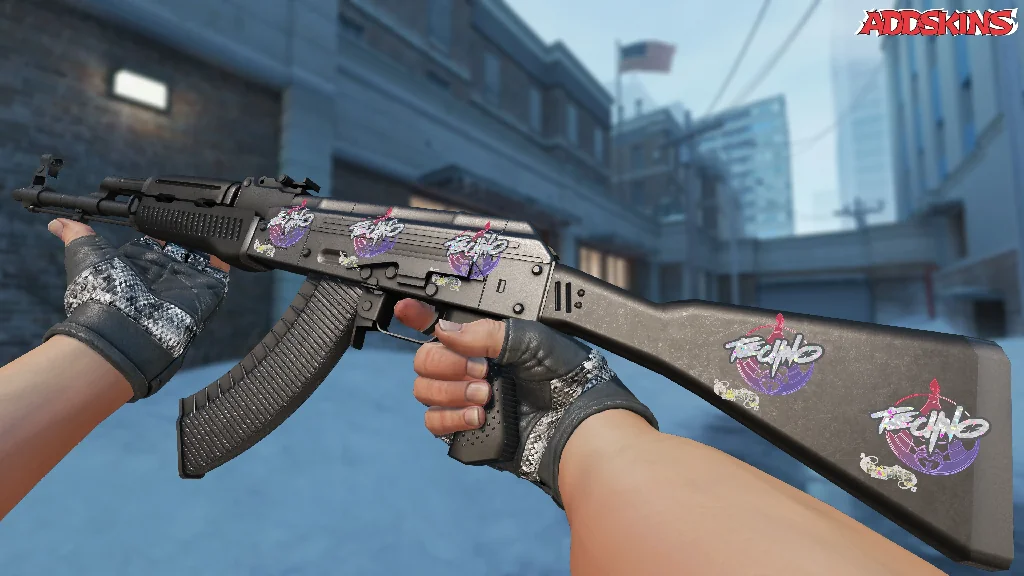1024x576 pixels.
Task: Click the ADDSKINS logo watermark
Action: 938,23
